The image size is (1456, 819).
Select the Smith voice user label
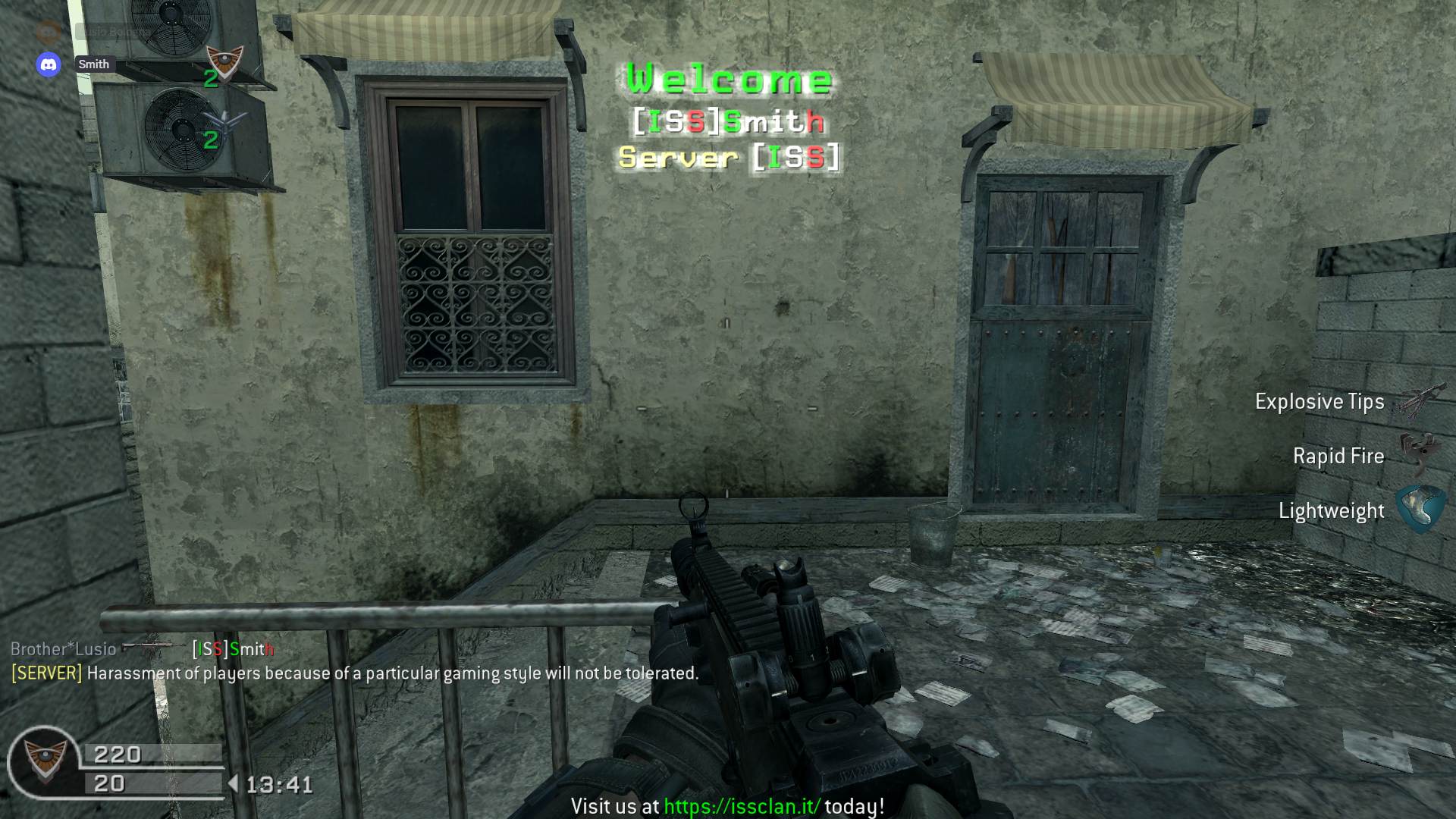click(94, 64)
